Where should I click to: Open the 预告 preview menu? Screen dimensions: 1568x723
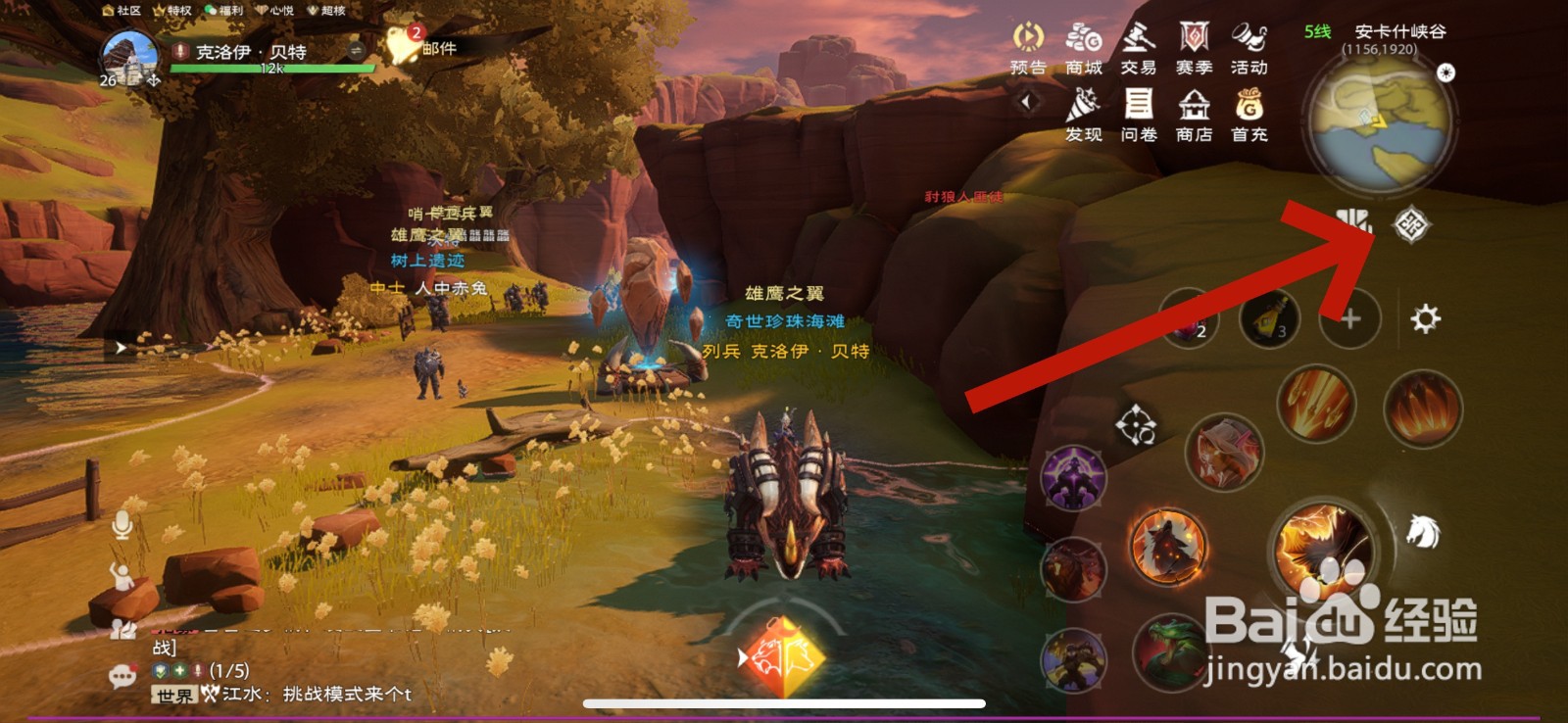1028,48
